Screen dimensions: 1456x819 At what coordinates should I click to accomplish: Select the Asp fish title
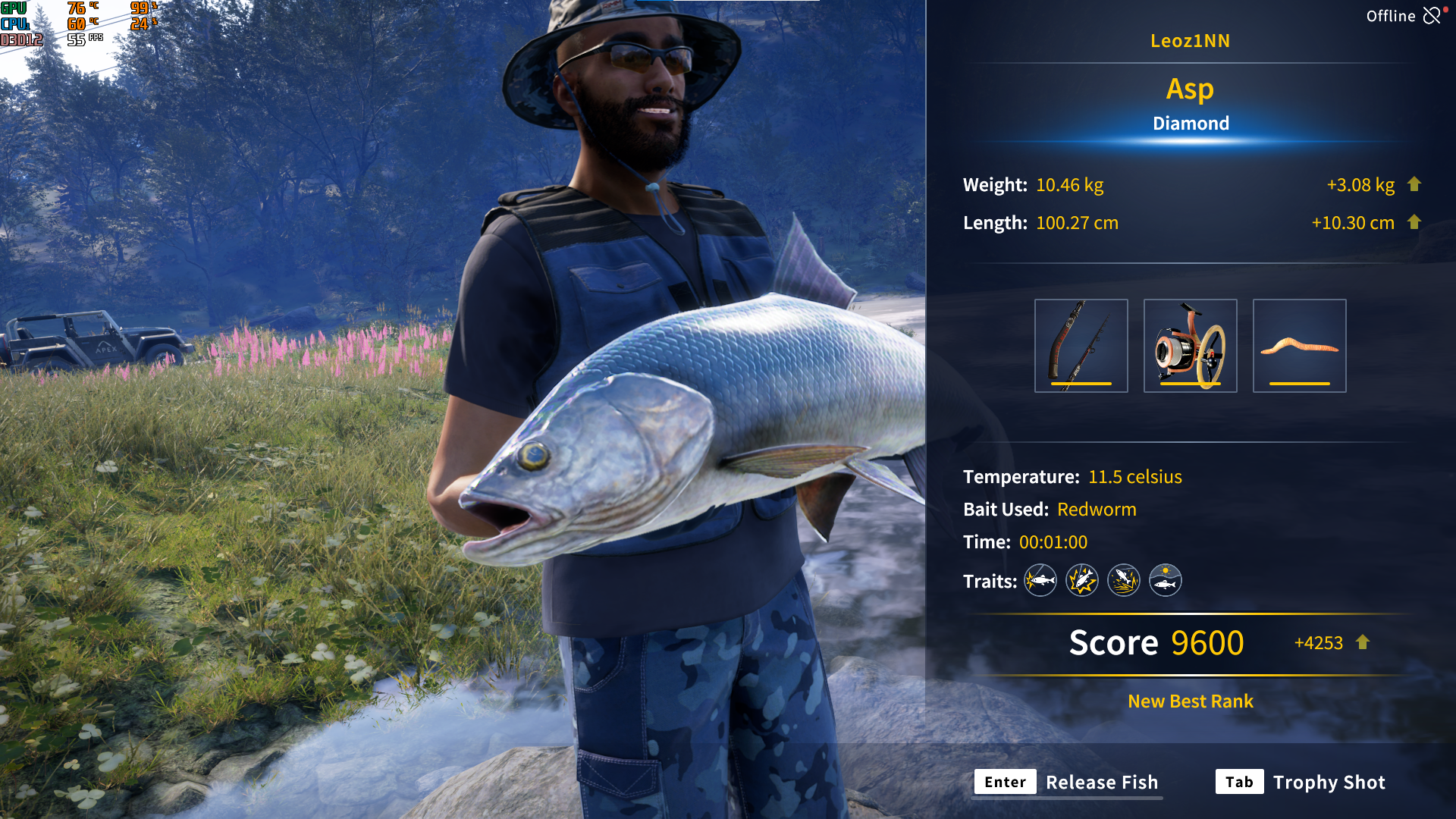[1190, 89]
